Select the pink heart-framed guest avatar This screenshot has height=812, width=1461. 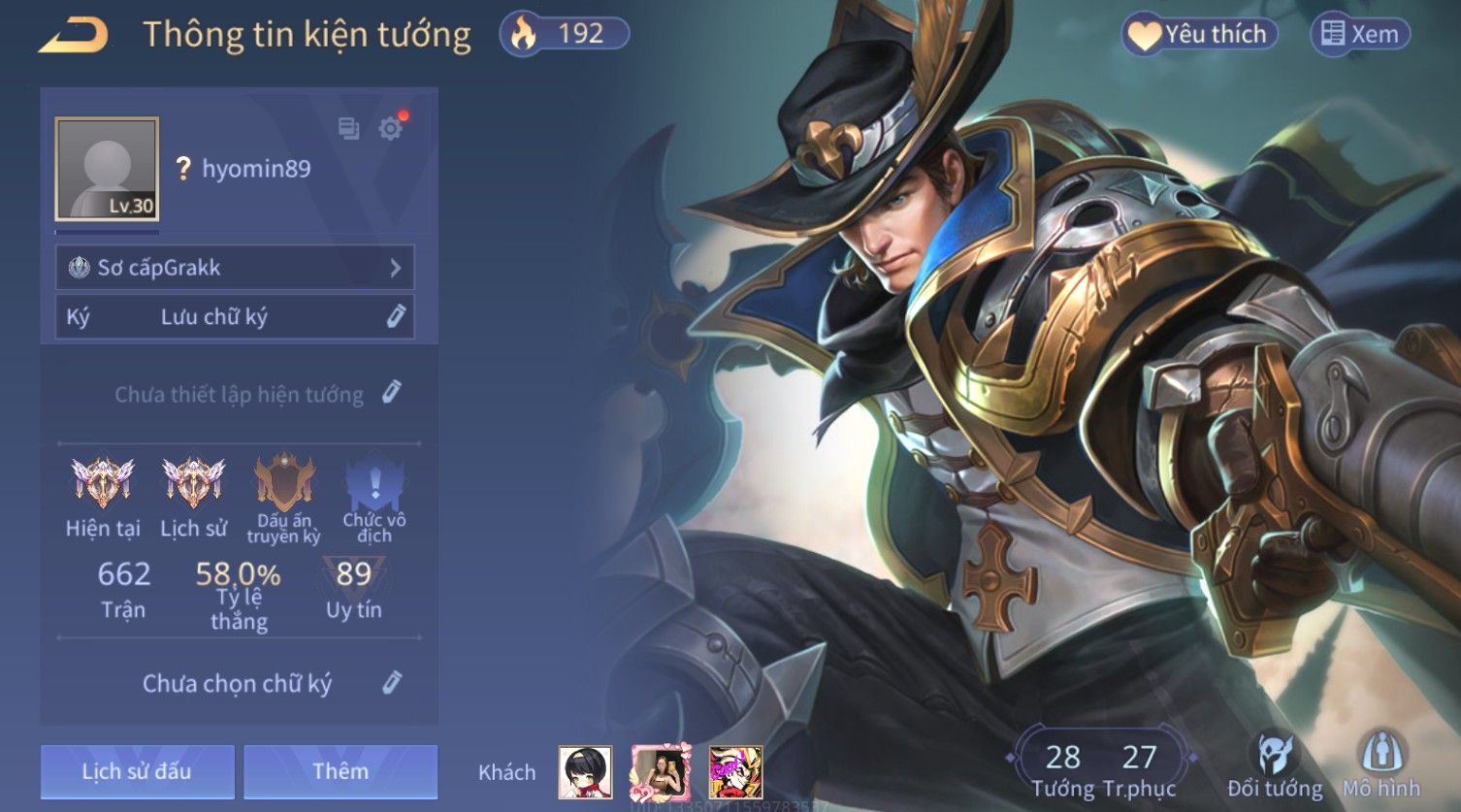[660, 772]
